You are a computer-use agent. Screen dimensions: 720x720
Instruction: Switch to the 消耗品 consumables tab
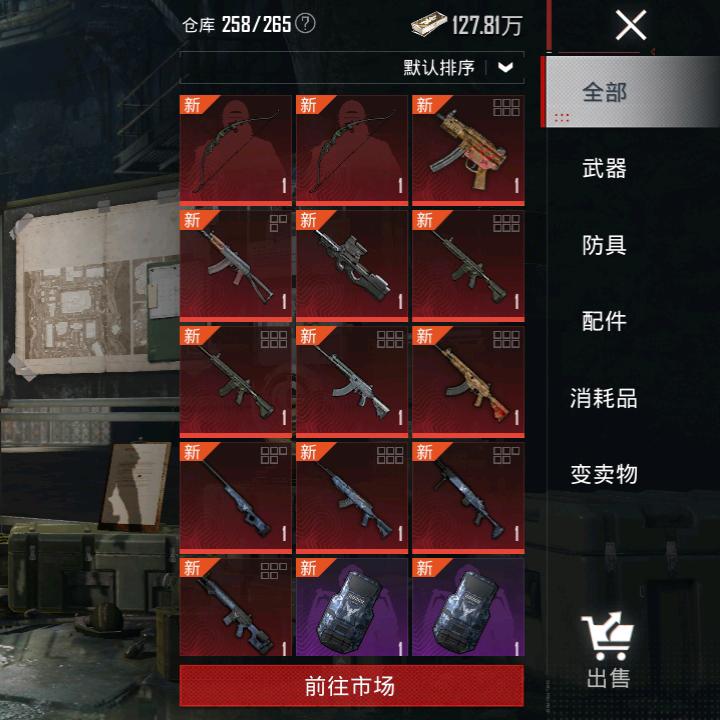[604, 398]
